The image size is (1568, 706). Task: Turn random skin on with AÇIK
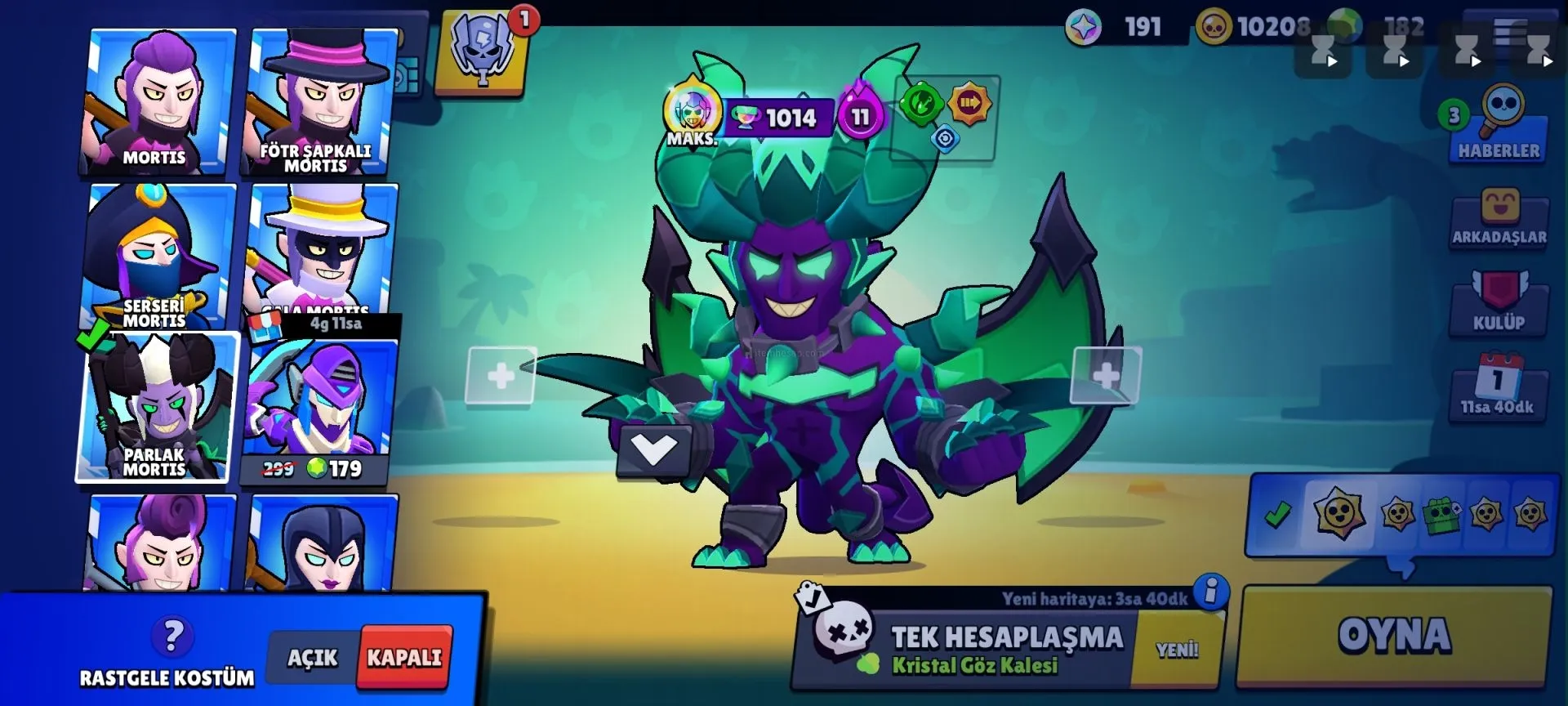point(312,658)
